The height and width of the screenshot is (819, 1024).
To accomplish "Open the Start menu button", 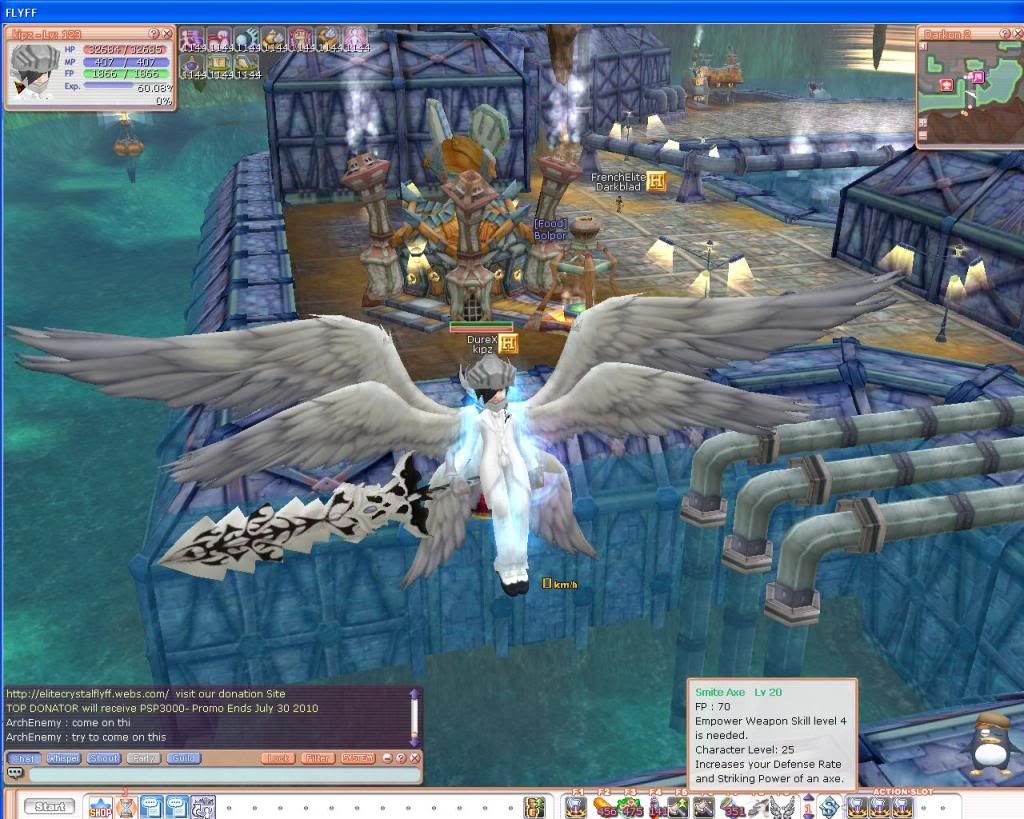I will [x=50, y=806].
